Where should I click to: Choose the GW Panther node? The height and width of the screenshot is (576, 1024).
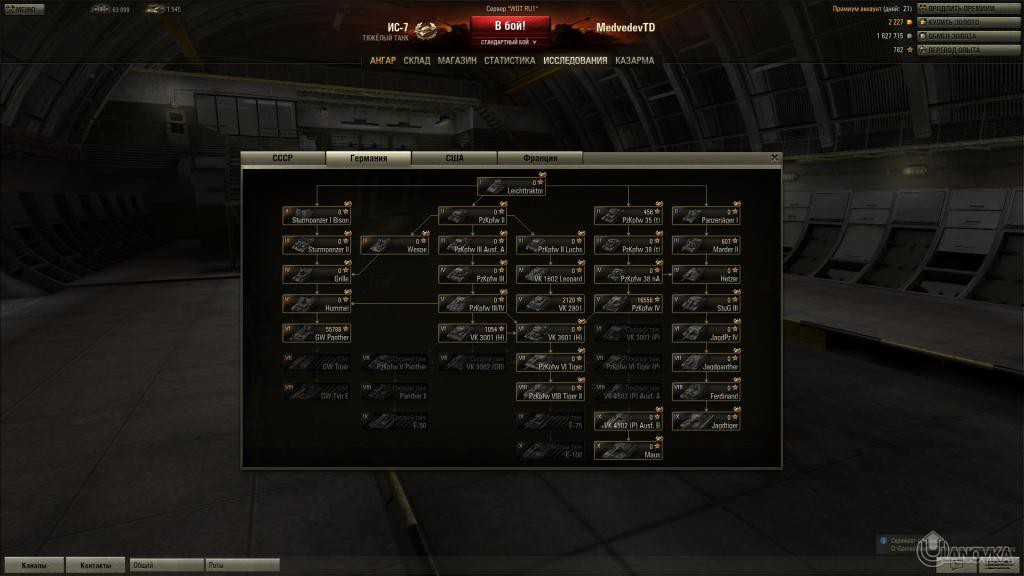(x=317, y=333)
